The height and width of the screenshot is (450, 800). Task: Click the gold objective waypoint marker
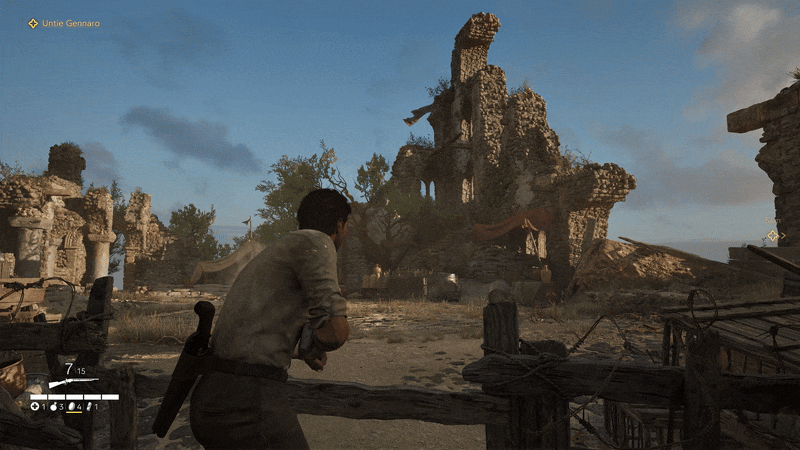click(772, 236)
